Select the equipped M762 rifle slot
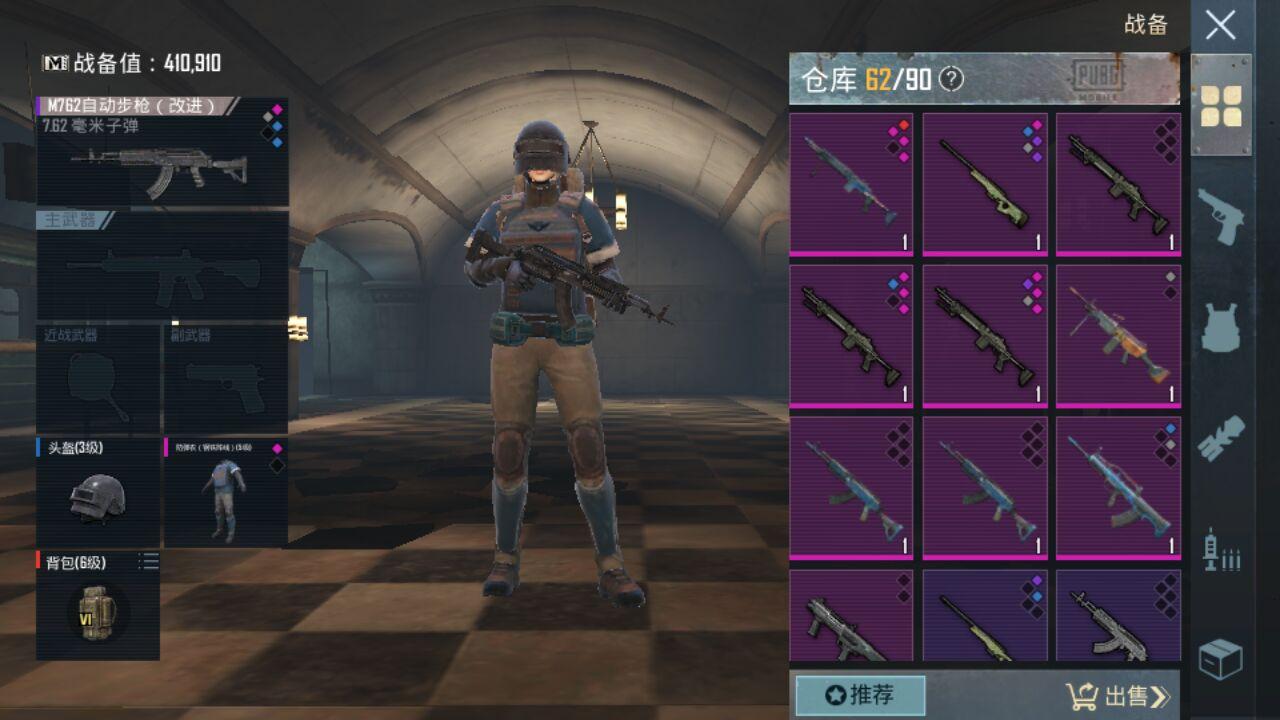The image size is (1280, 720). [x=162, y=152]
